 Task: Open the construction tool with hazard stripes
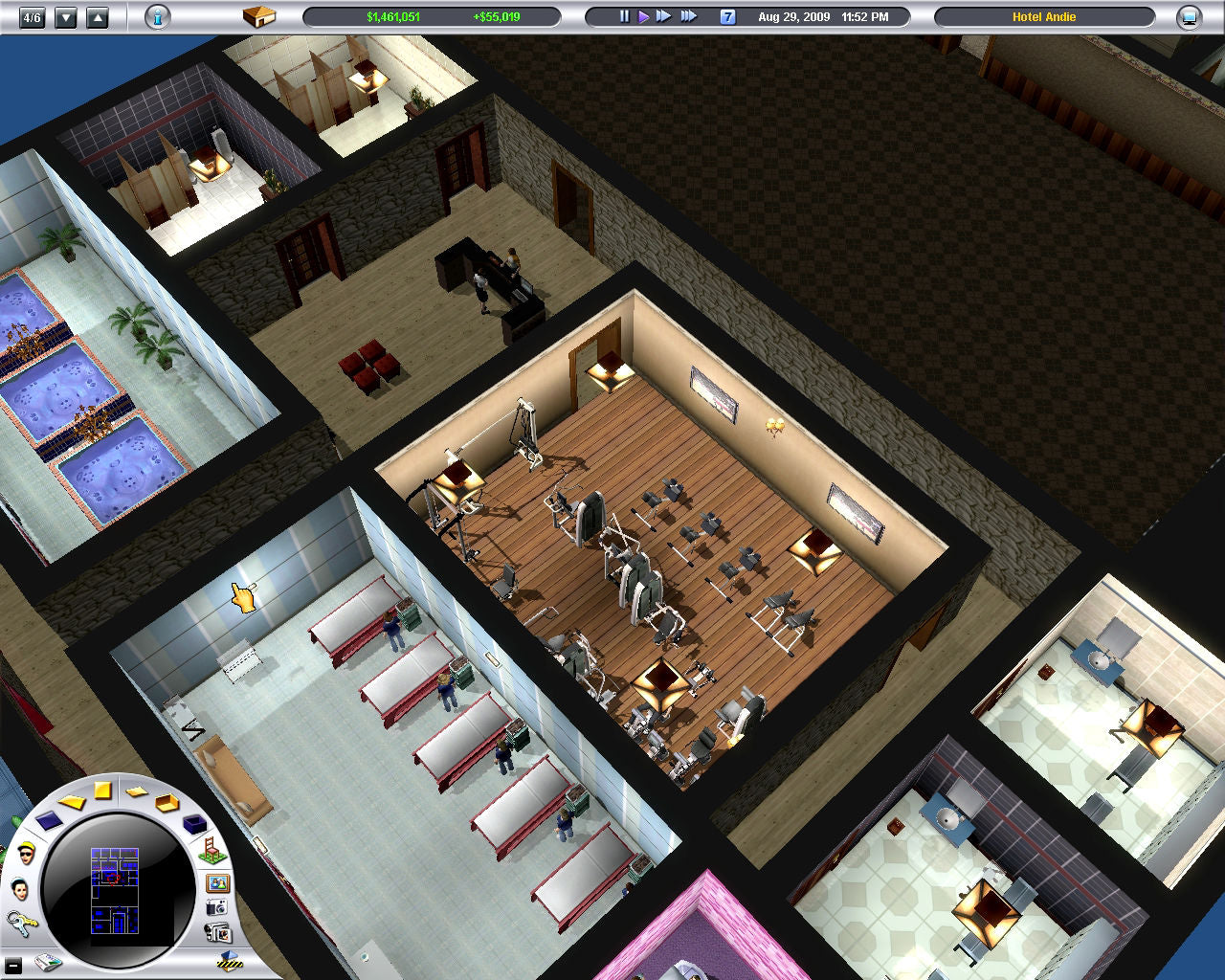click(228, 963)
